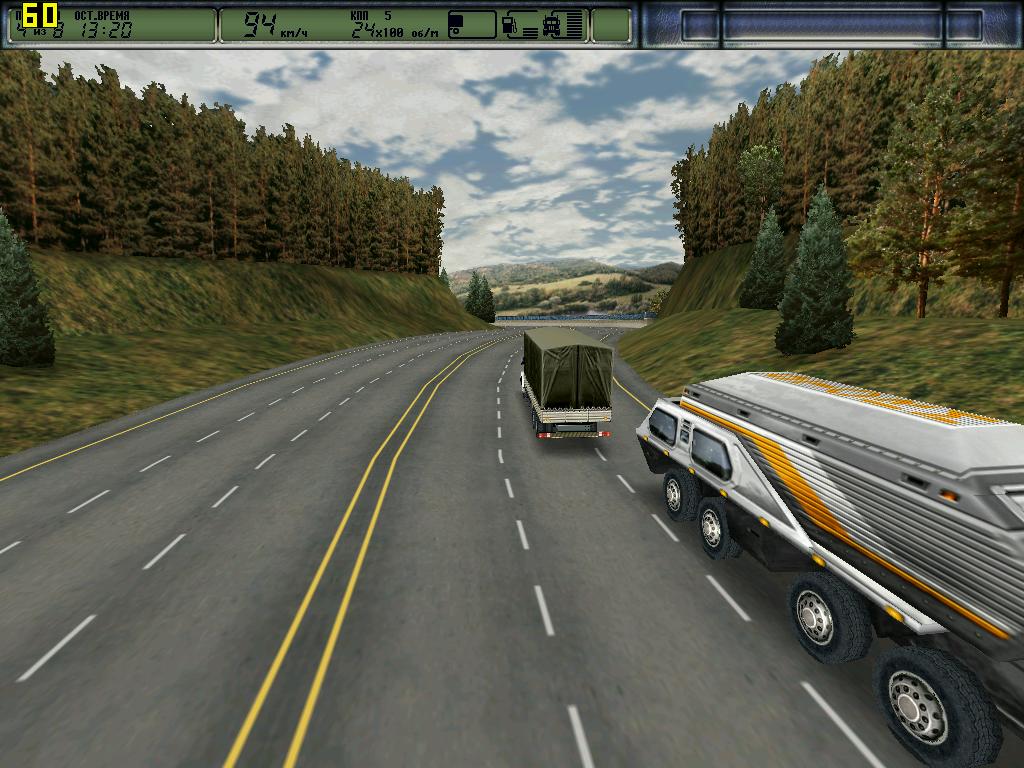Click the wide blue message bar
Screen dimensions: 1024x768
832,25
